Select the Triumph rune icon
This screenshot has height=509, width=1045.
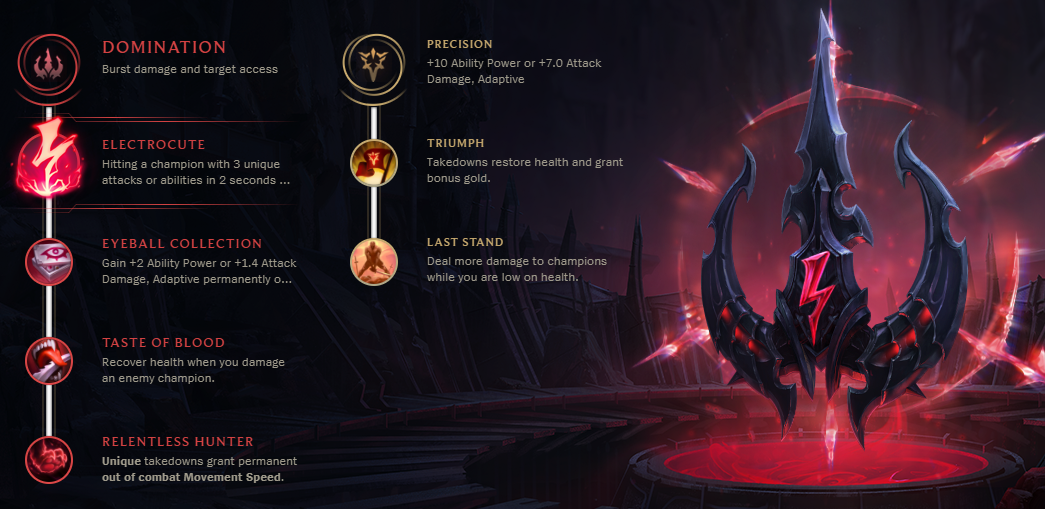click(x=373, y=162)
